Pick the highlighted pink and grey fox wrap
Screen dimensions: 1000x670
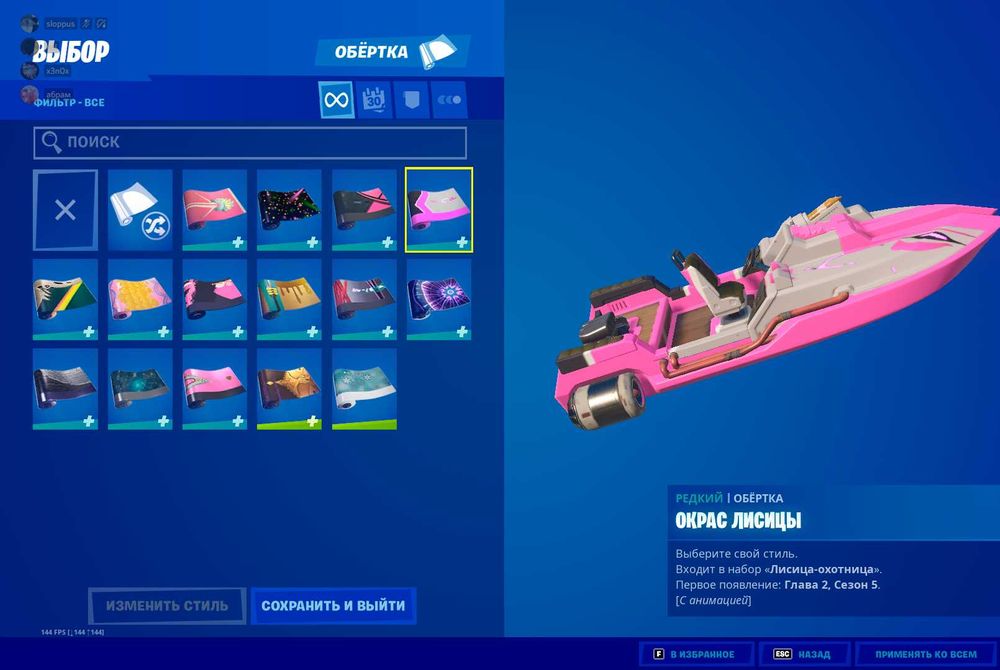pyautogui.click(x=439, y=210)
